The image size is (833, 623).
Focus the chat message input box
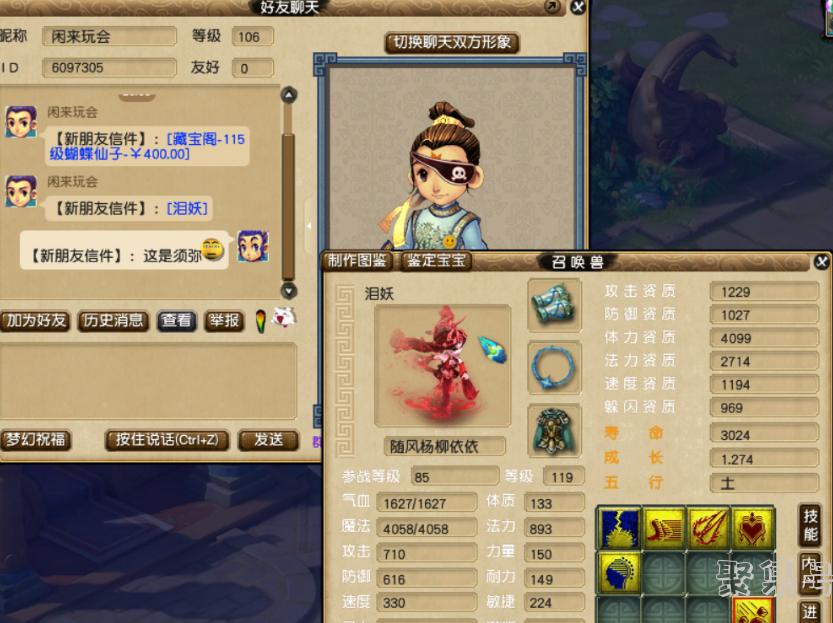click(x=148, y=381)
